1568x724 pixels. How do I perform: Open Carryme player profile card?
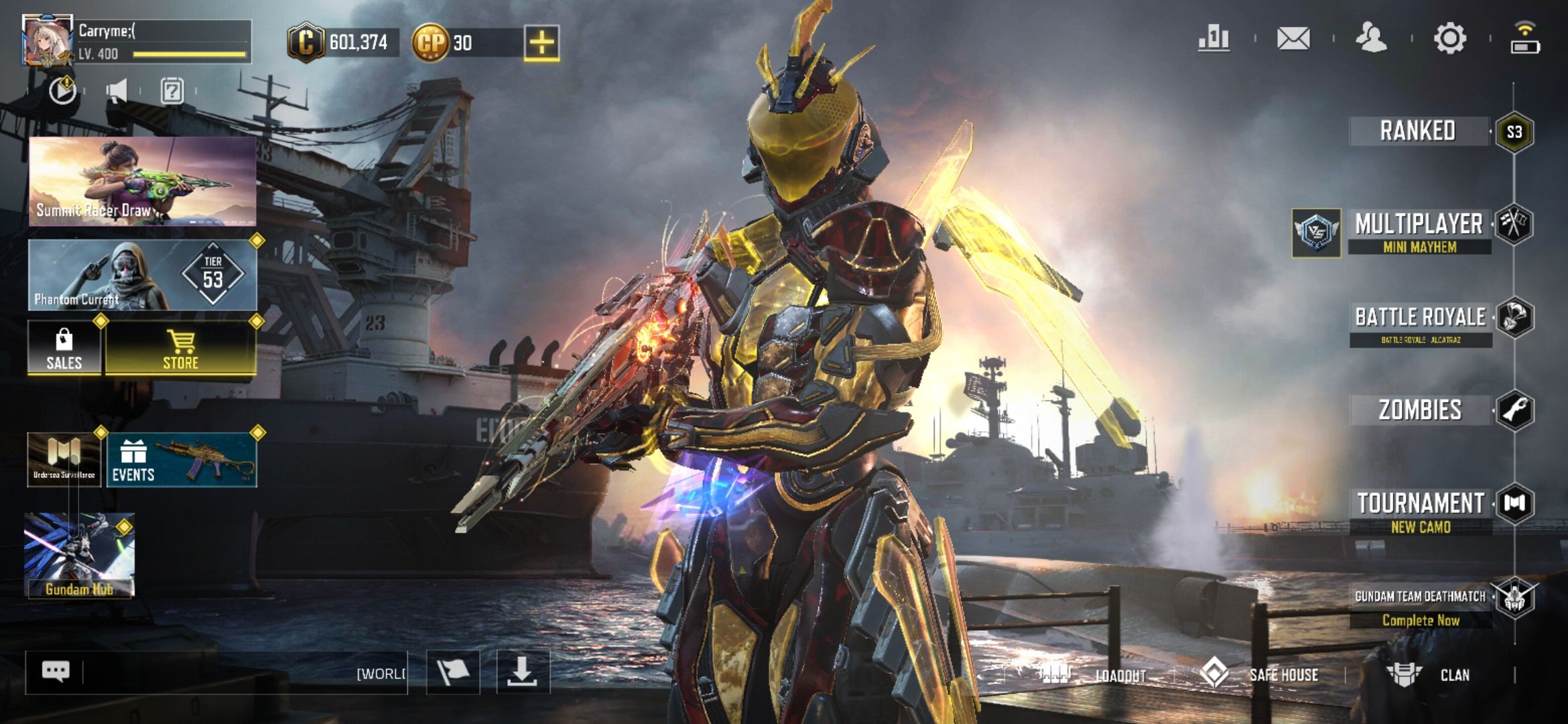137,42
